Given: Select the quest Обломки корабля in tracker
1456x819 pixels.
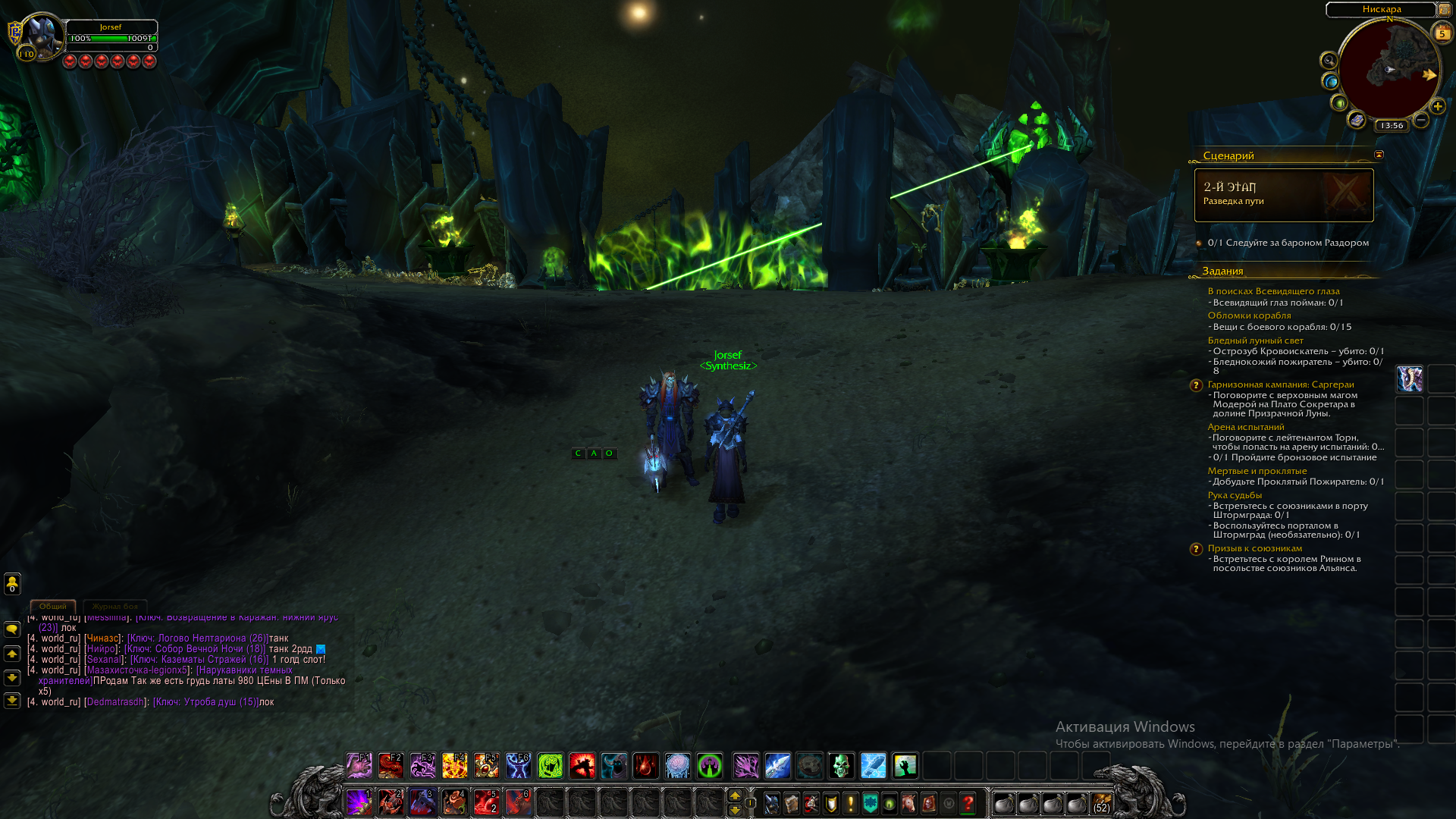Looking at the screenshot, I should 1249,315.
